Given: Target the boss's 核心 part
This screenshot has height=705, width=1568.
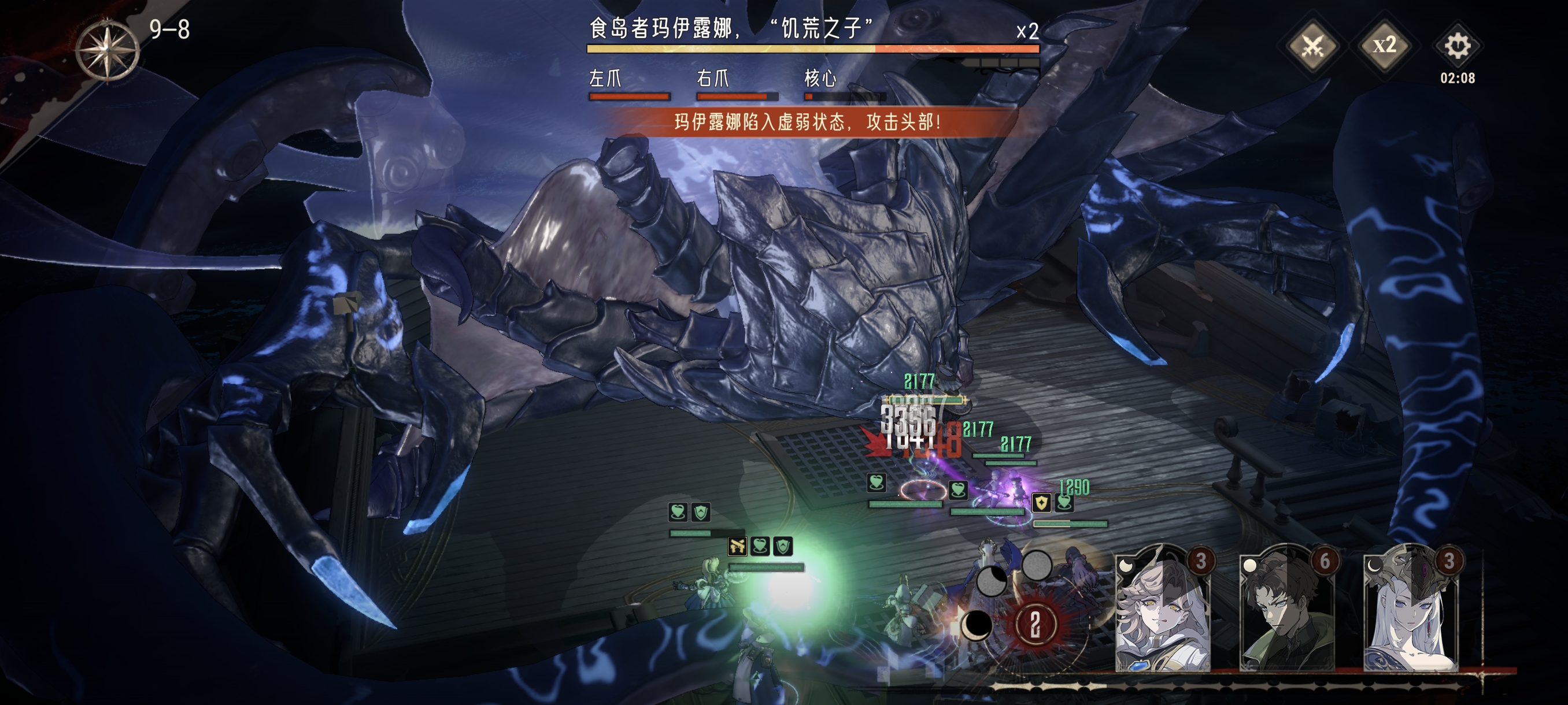Looking at the screenshot, I should pos(844,85).
